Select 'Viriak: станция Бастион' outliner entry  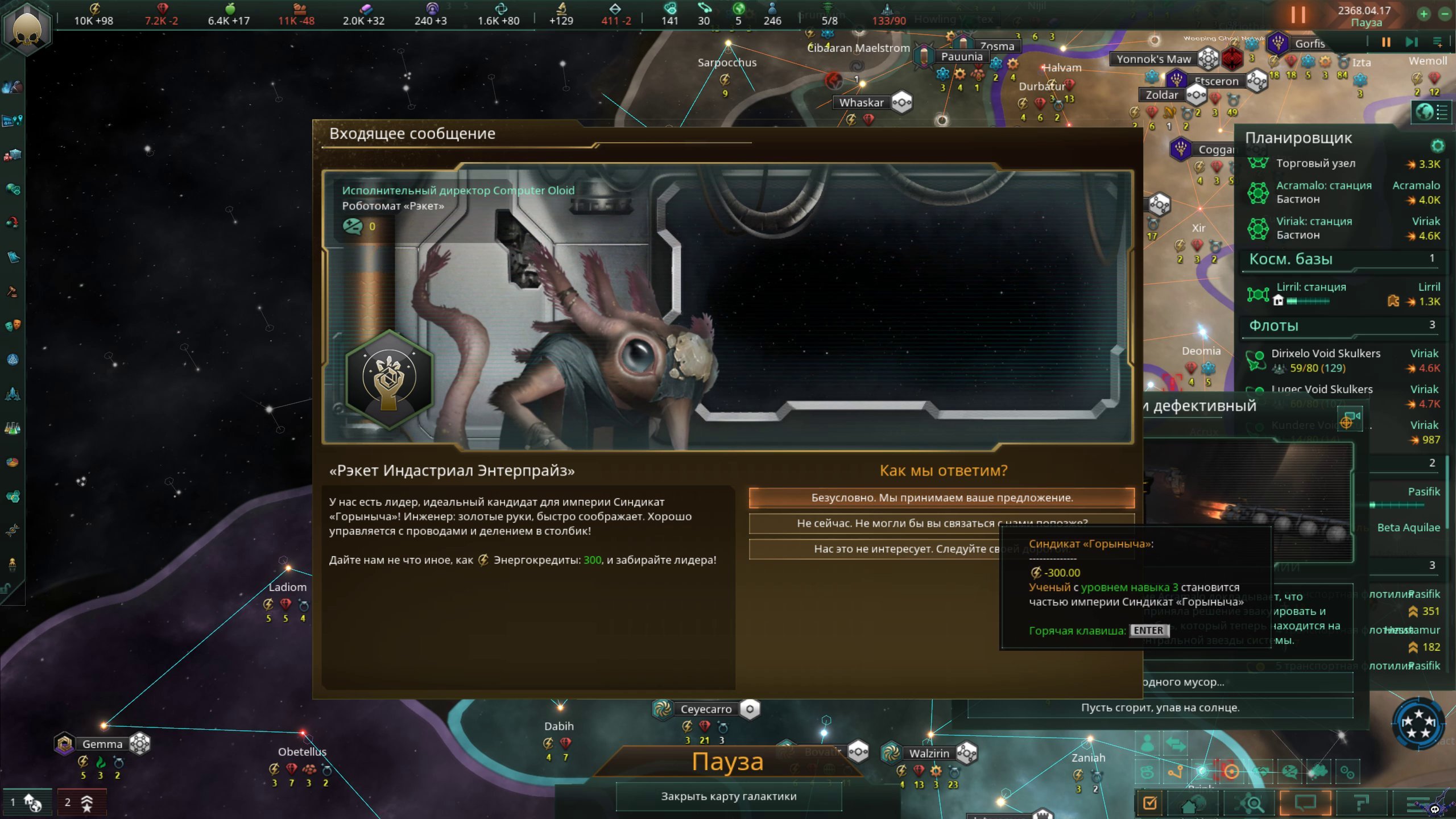click(x=1314, y=228)
